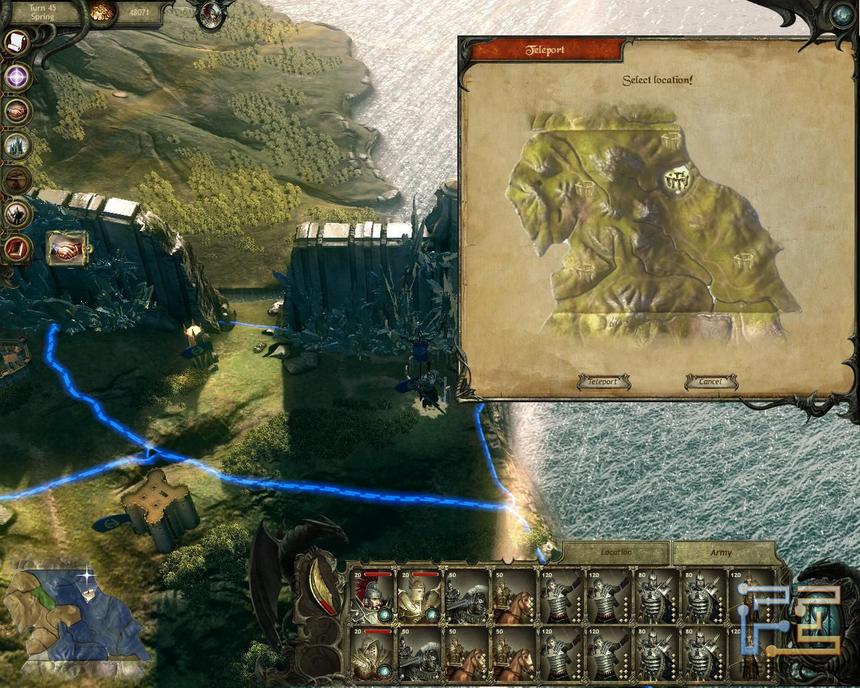
Task: Click the gold coins treasury icon
Action: click(x=102, y=12)
